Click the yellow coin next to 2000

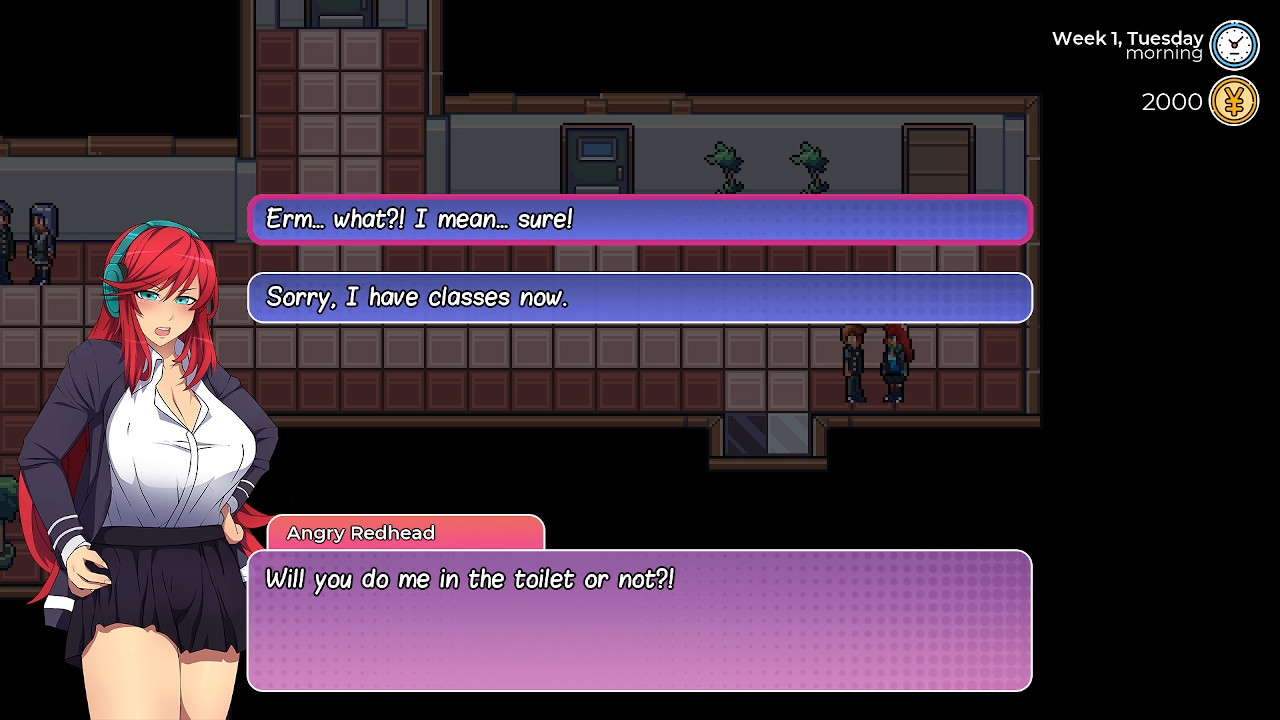1234,100
